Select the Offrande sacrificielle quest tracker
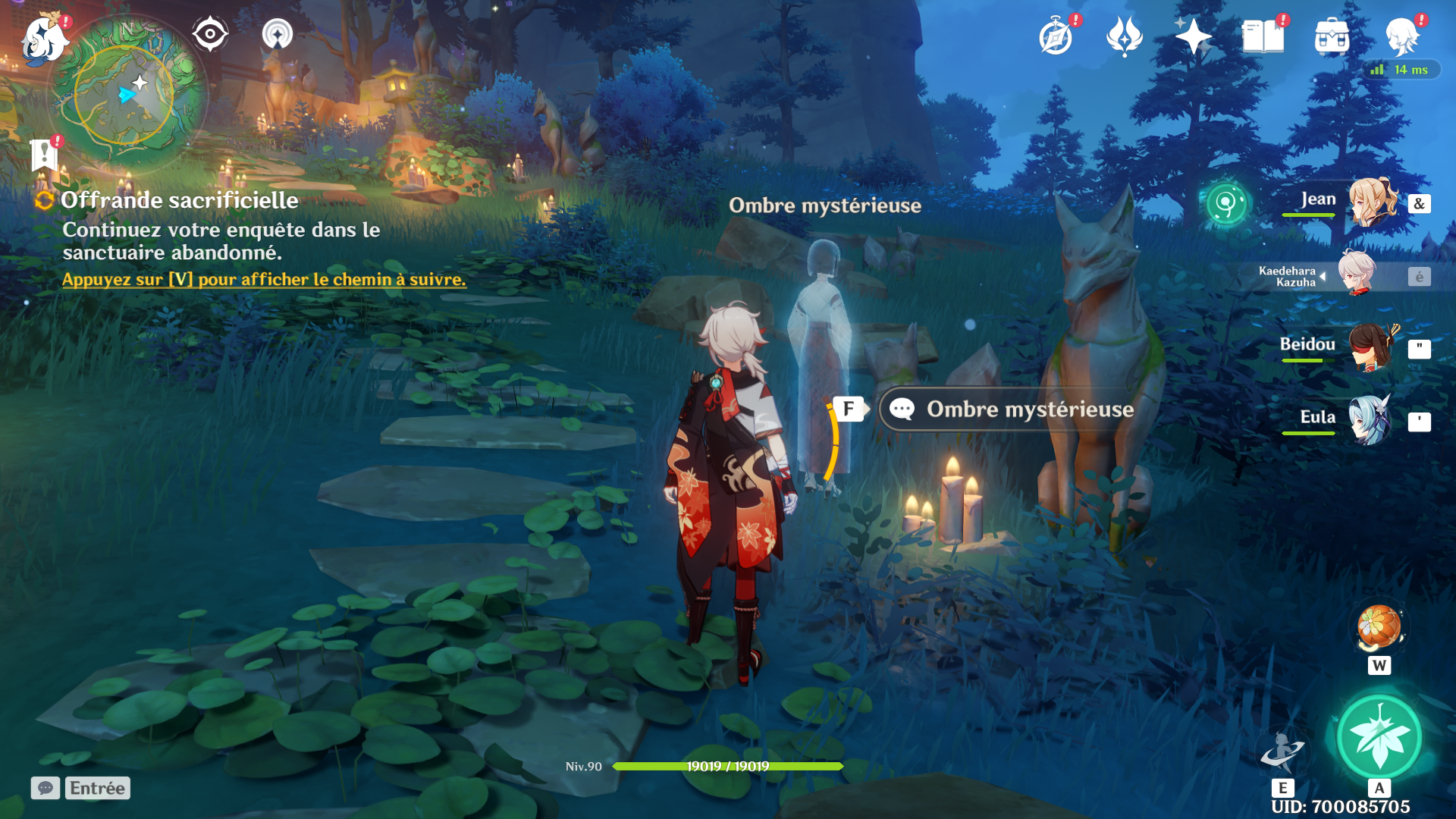The width and height of the screenshot is (1456, 819). point(179,200)
